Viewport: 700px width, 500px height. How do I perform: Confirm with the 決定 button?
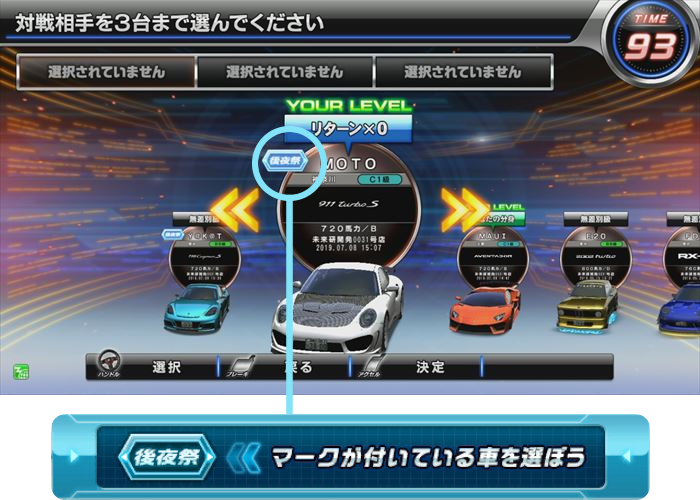430,367
